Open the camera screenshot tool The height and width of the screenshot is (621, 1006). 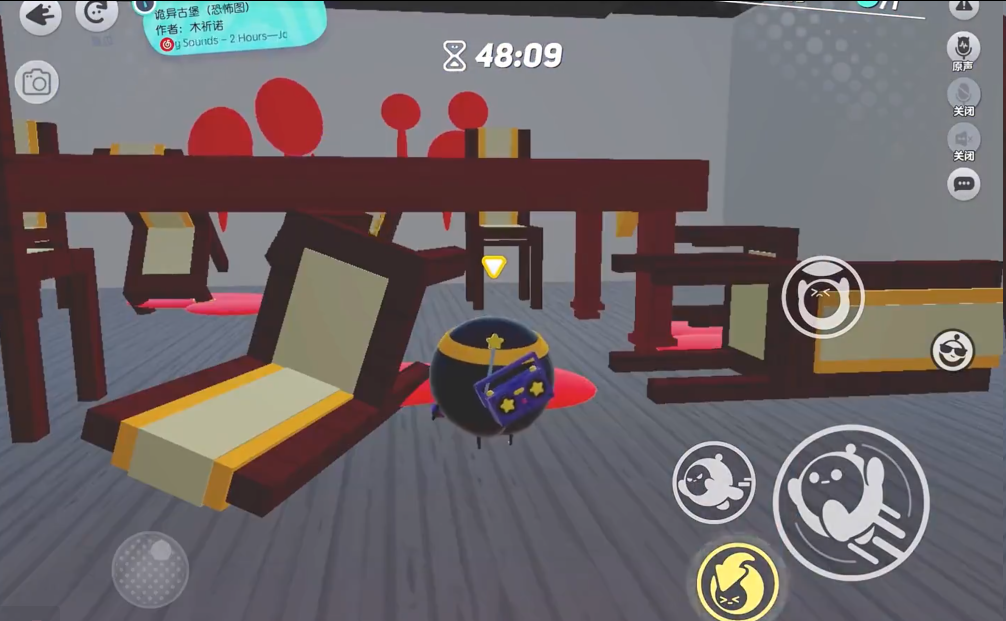[x=36, y=82]
